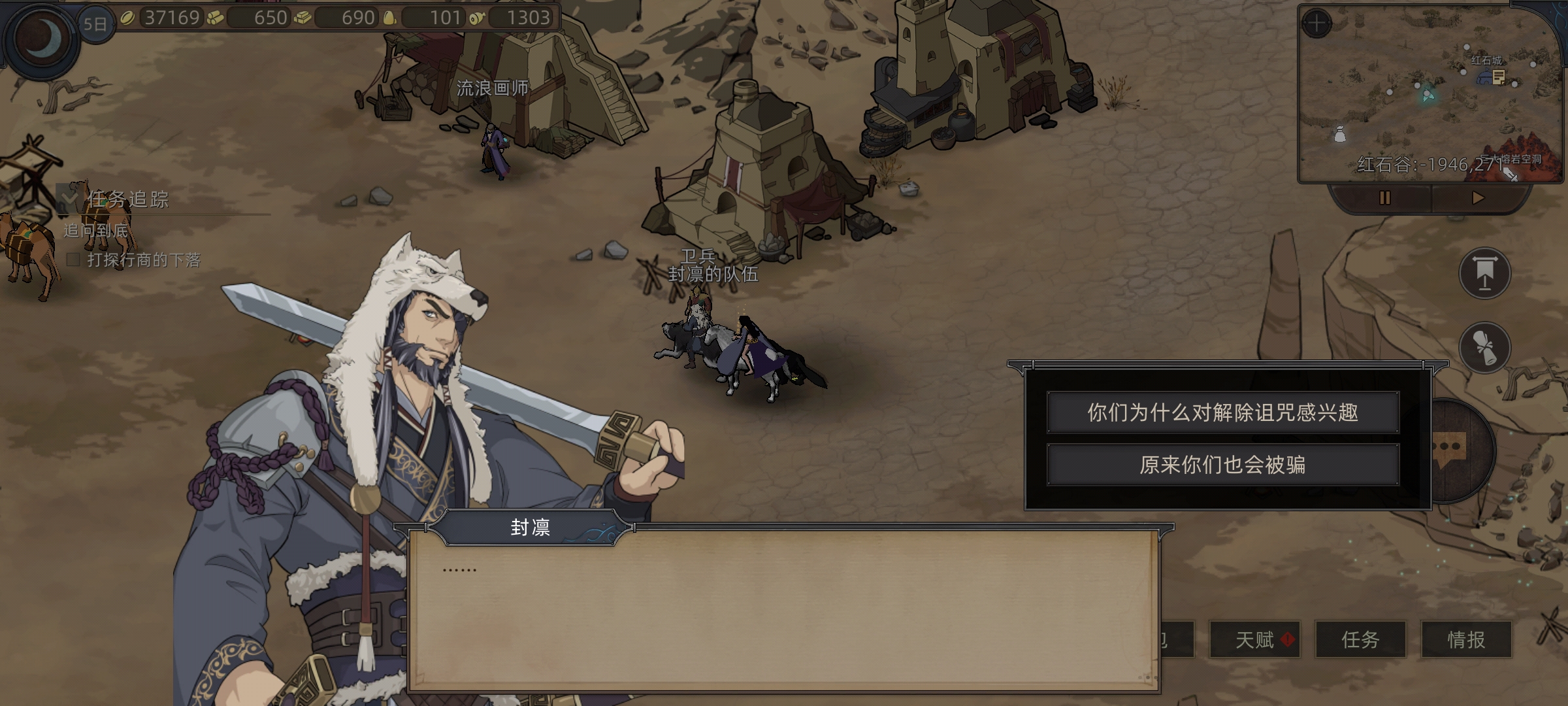Image resolution: width=1568 pixels, height=706 pixels.
Task: Select the "原来你们也会被骗" dialogue option
Action: click(x=1222, y=465)
